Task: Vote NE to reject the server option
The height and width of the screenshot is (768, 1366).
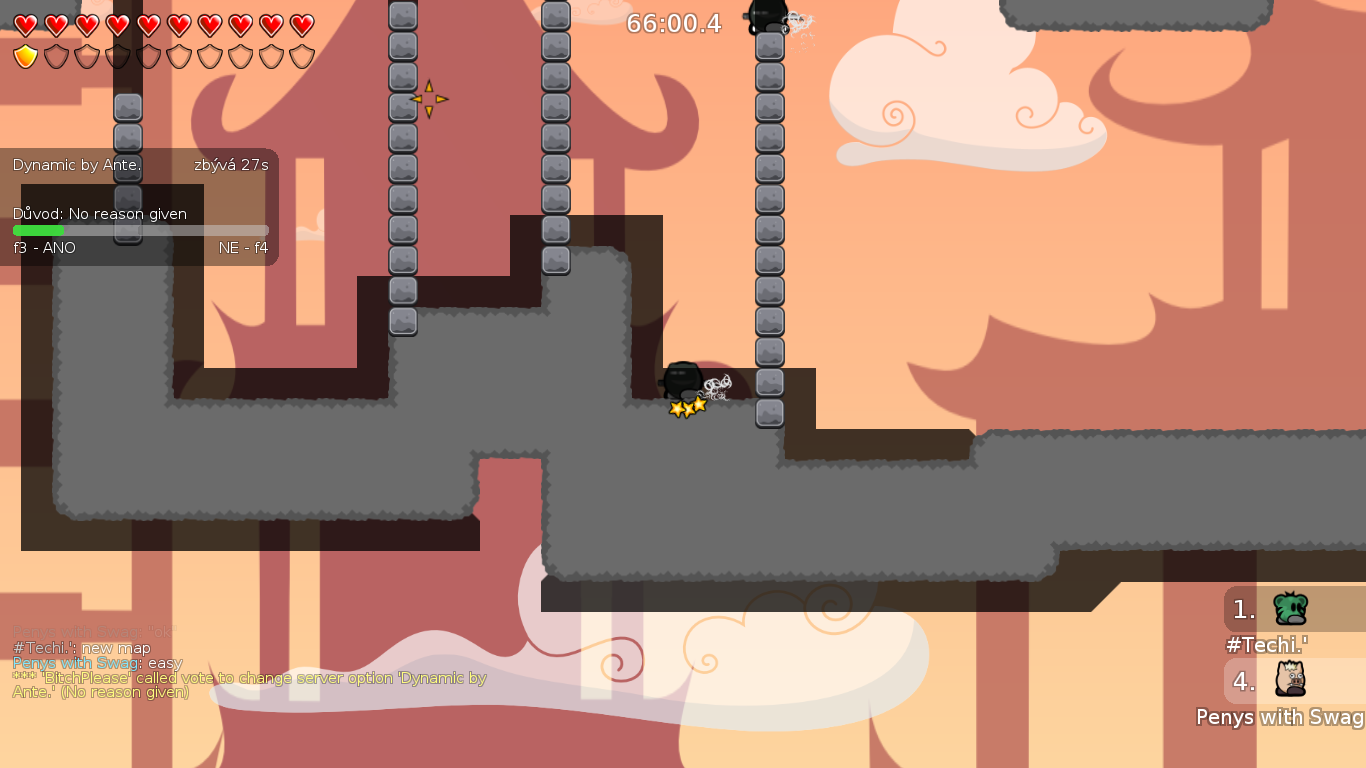Action: pyautogui.click(x=243, y=247)
